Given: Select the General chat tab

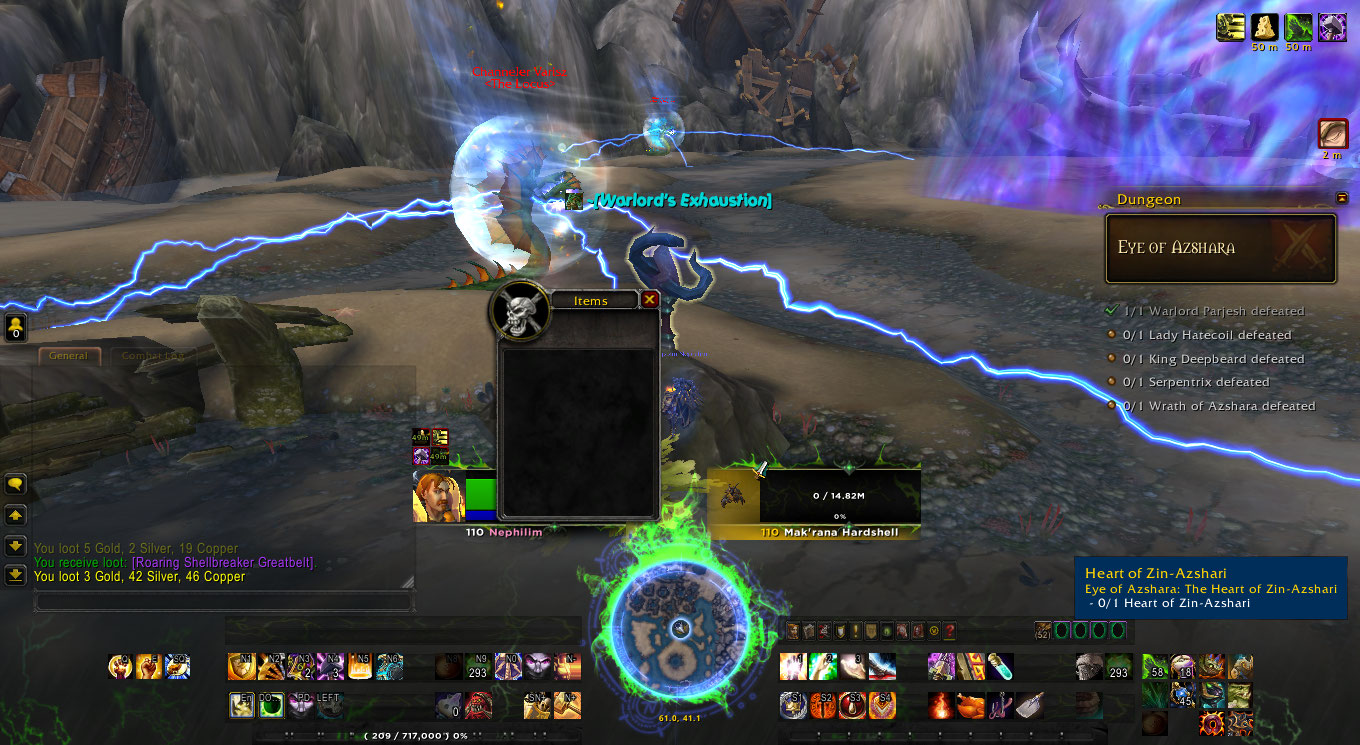Looking at the screenshot, I should (x=68, y=355).
